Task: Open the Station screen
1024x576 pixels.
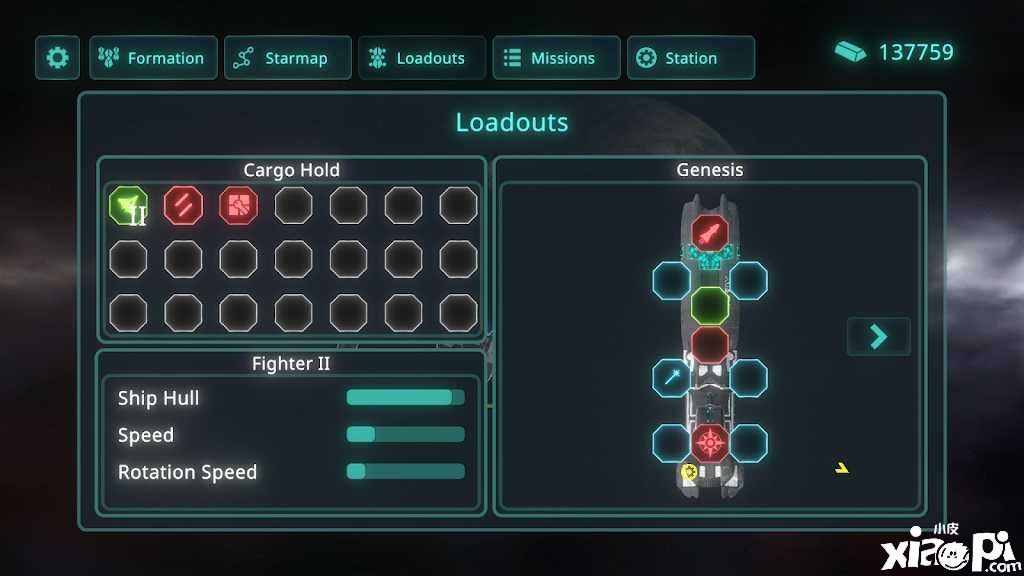Action: [690, 58]
